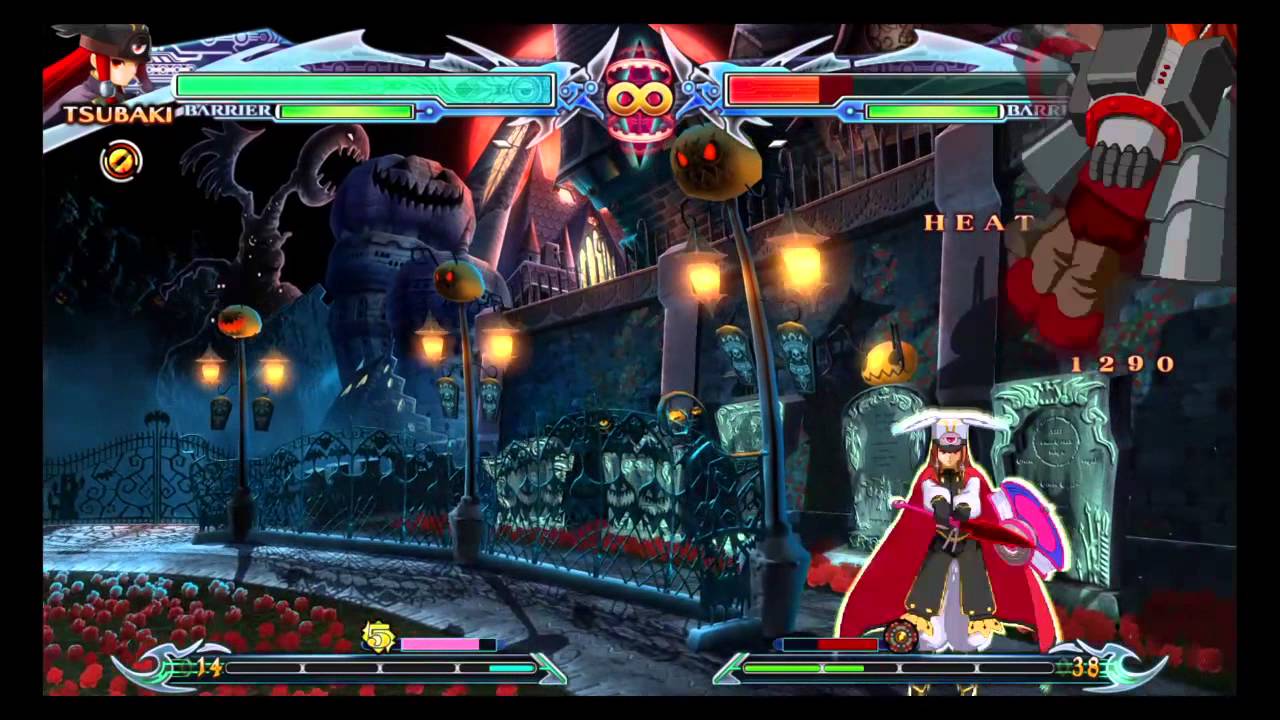
Task: Click the yellow star gauge icon showing 5
Action: 378,637
